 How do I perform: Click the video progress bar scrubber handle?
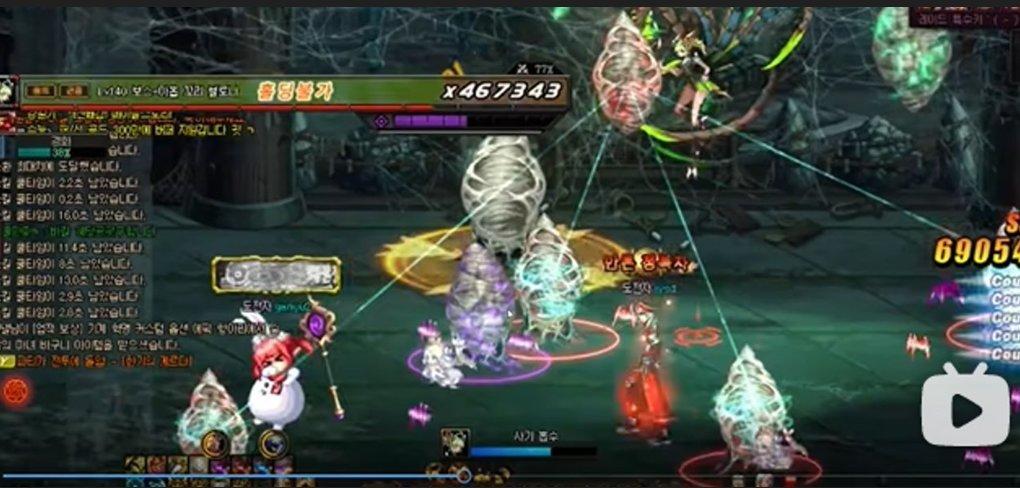coord(461,476)
